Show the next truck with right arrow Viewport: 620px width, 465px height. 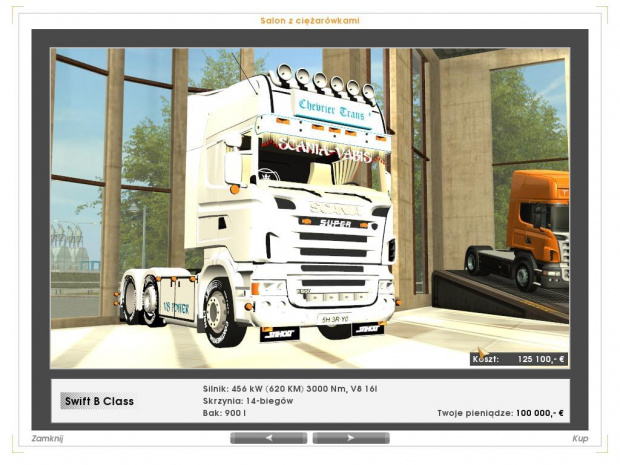pos(351,438)
